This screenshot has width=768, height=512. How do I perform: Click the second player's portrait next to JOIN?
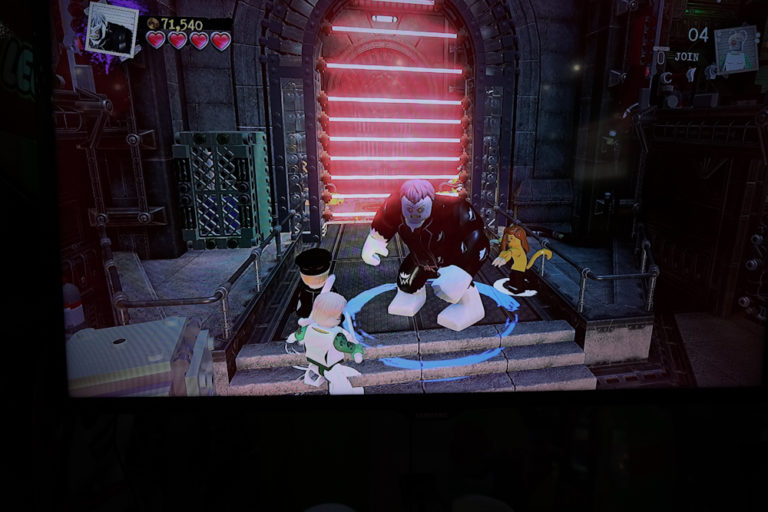[735, 50]
